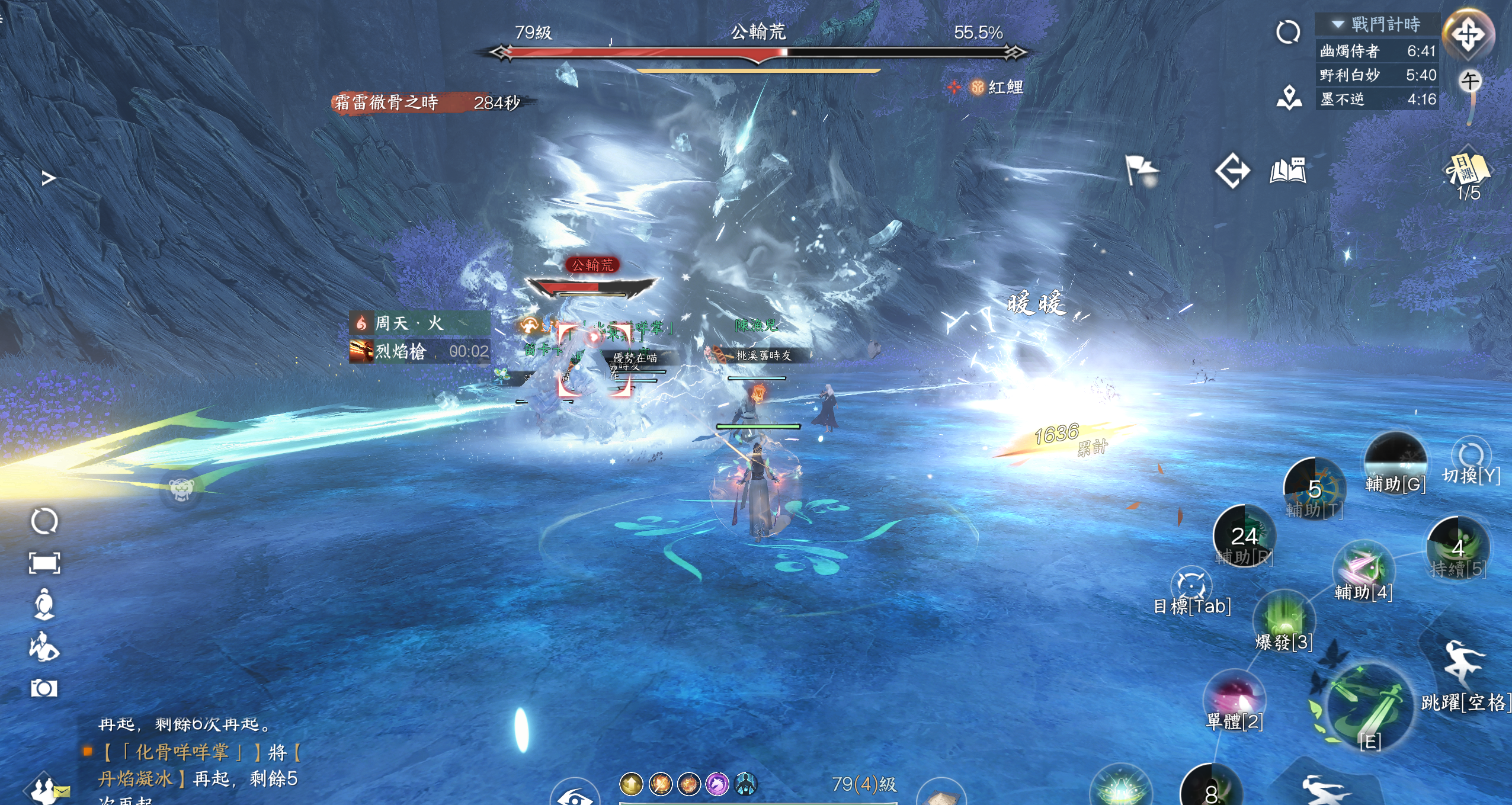Switch skill set with 切換[Y]
This screenshot has height=805, width=1512.
1471,457
